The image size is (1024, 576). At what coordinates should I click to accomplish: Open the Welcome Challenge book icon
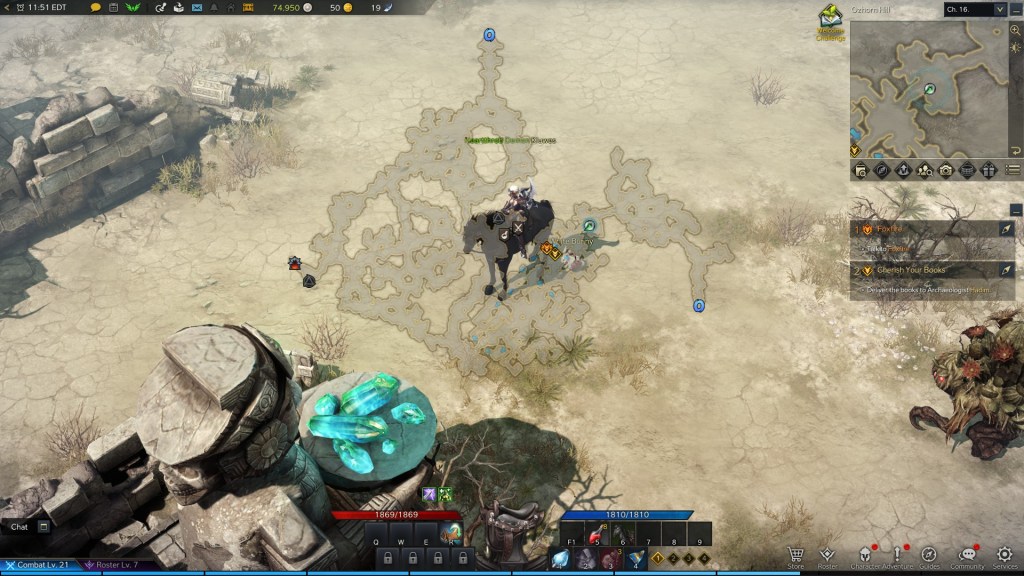point(830,19)
